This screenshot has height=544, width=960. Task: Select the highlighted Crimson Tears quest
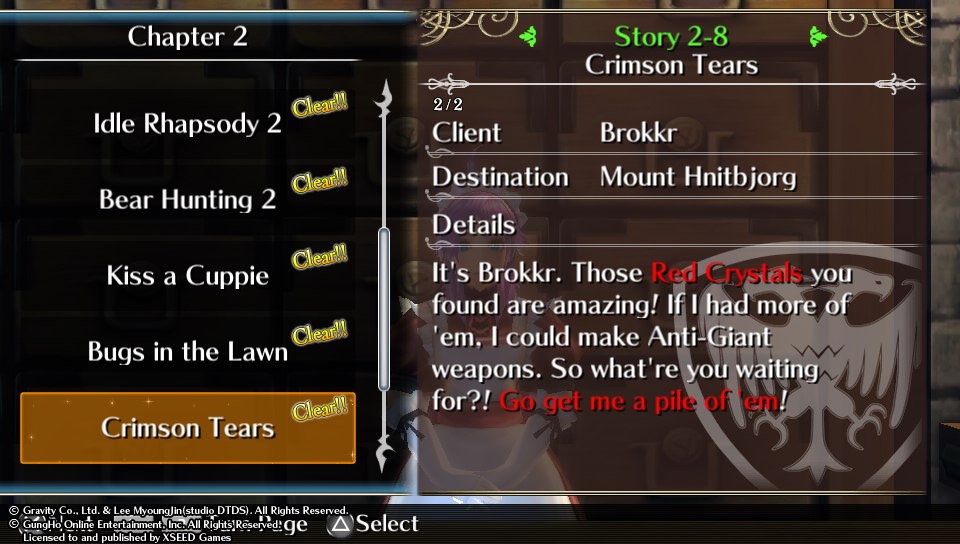coord(187,428)
